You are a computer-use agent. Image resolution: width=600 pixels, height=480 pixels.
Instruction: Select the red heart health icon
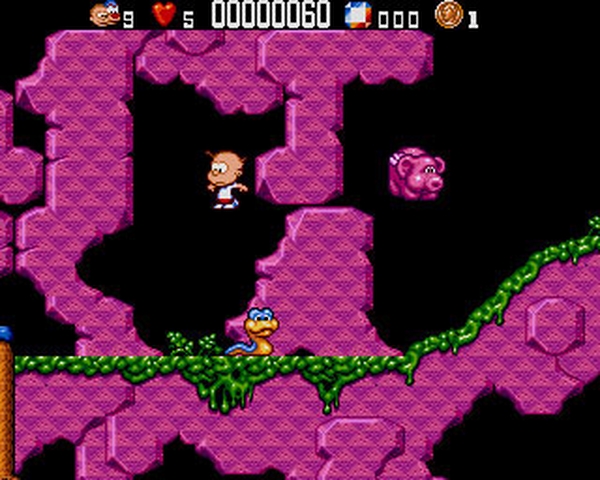(163, 15)
